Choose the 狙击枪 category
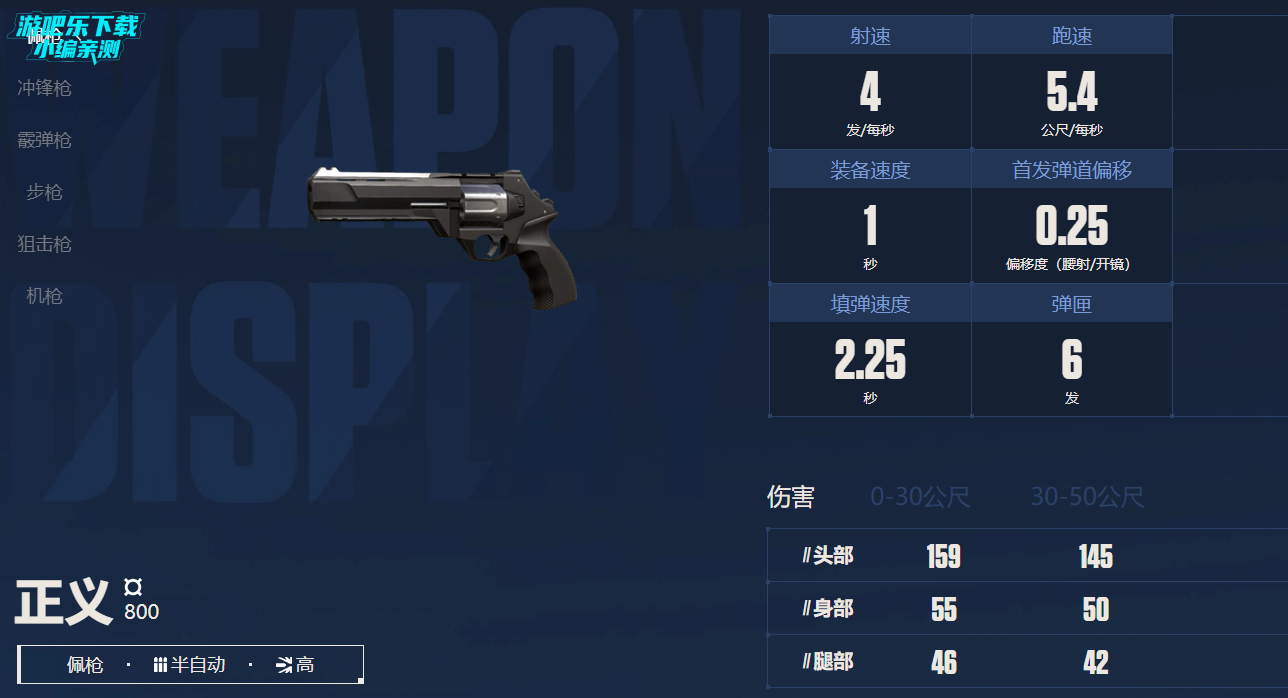1288x698 pixels. pyautogui.click(x=45, y=244)
